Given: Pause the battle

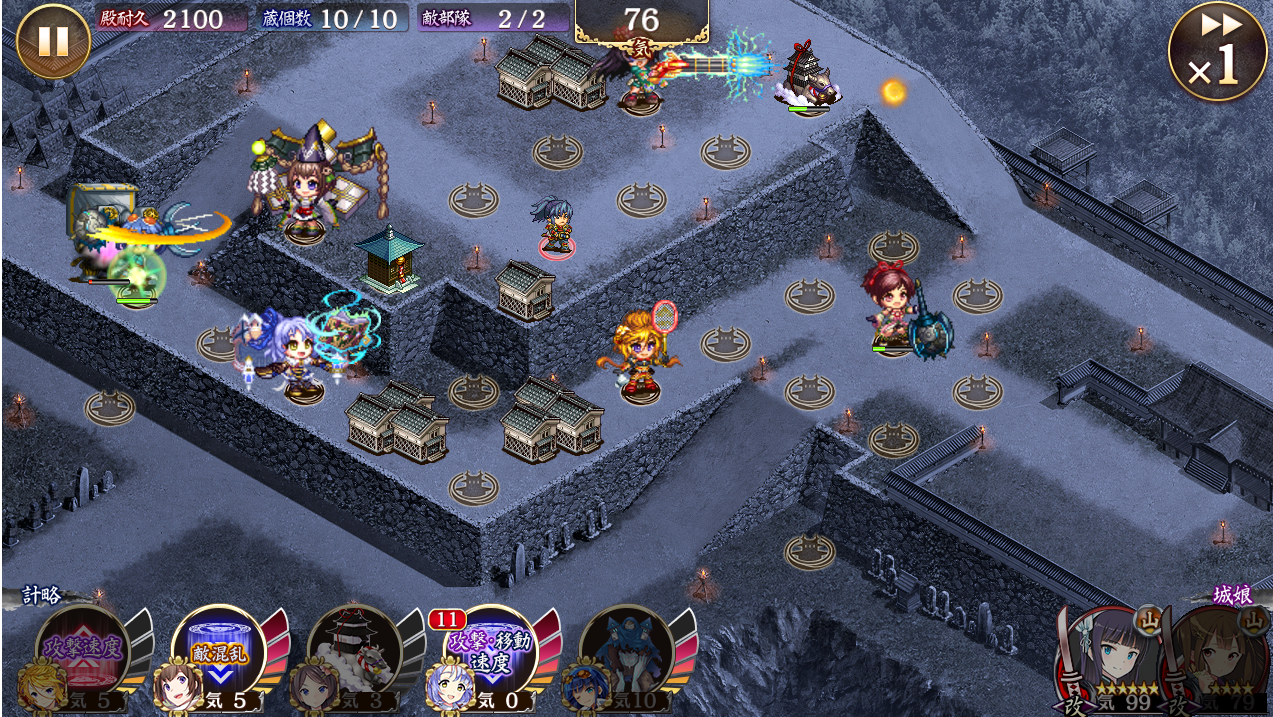Looking at the screenshot, I should (x=53, y=41).
